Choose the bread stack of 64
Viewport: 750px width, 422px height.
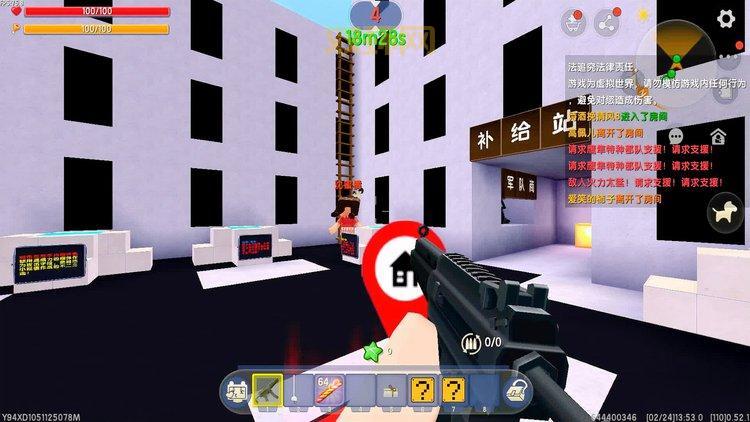[x=330, y=388]
